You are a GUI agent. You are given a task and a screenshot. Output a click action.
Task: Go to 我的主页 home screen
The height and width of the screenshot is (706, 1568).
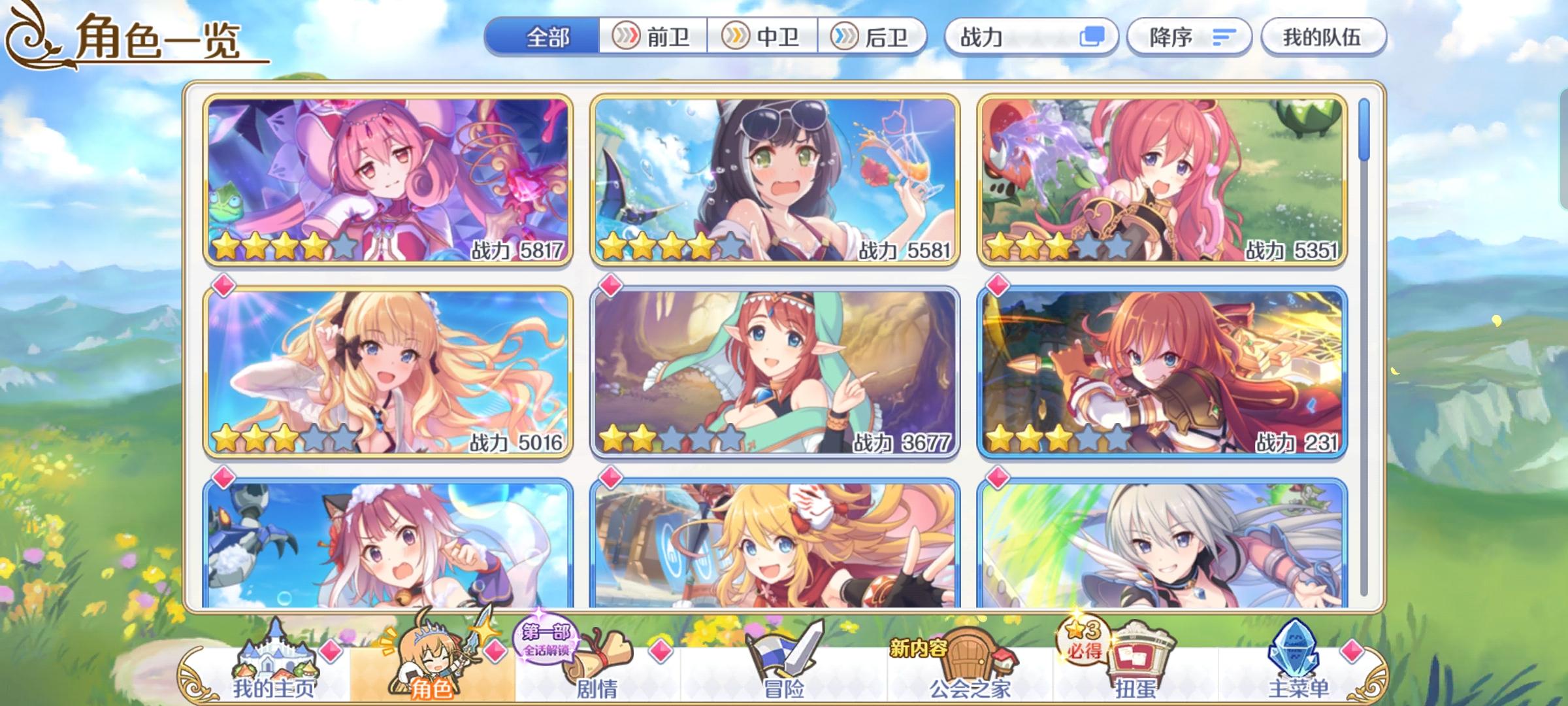(274, 673)
